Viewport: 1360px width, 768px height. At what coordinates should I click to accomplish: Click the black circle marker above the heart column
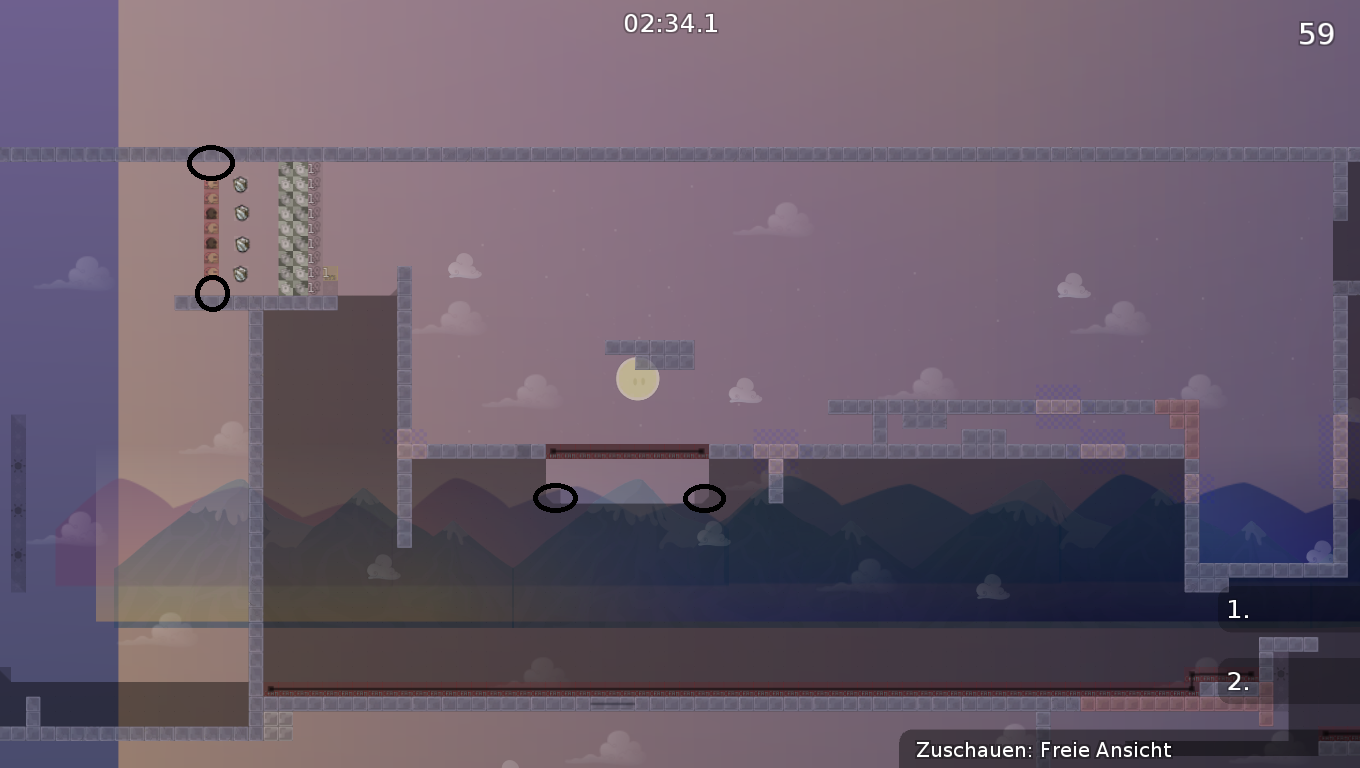pyautogui.click(x=211, y=162)
